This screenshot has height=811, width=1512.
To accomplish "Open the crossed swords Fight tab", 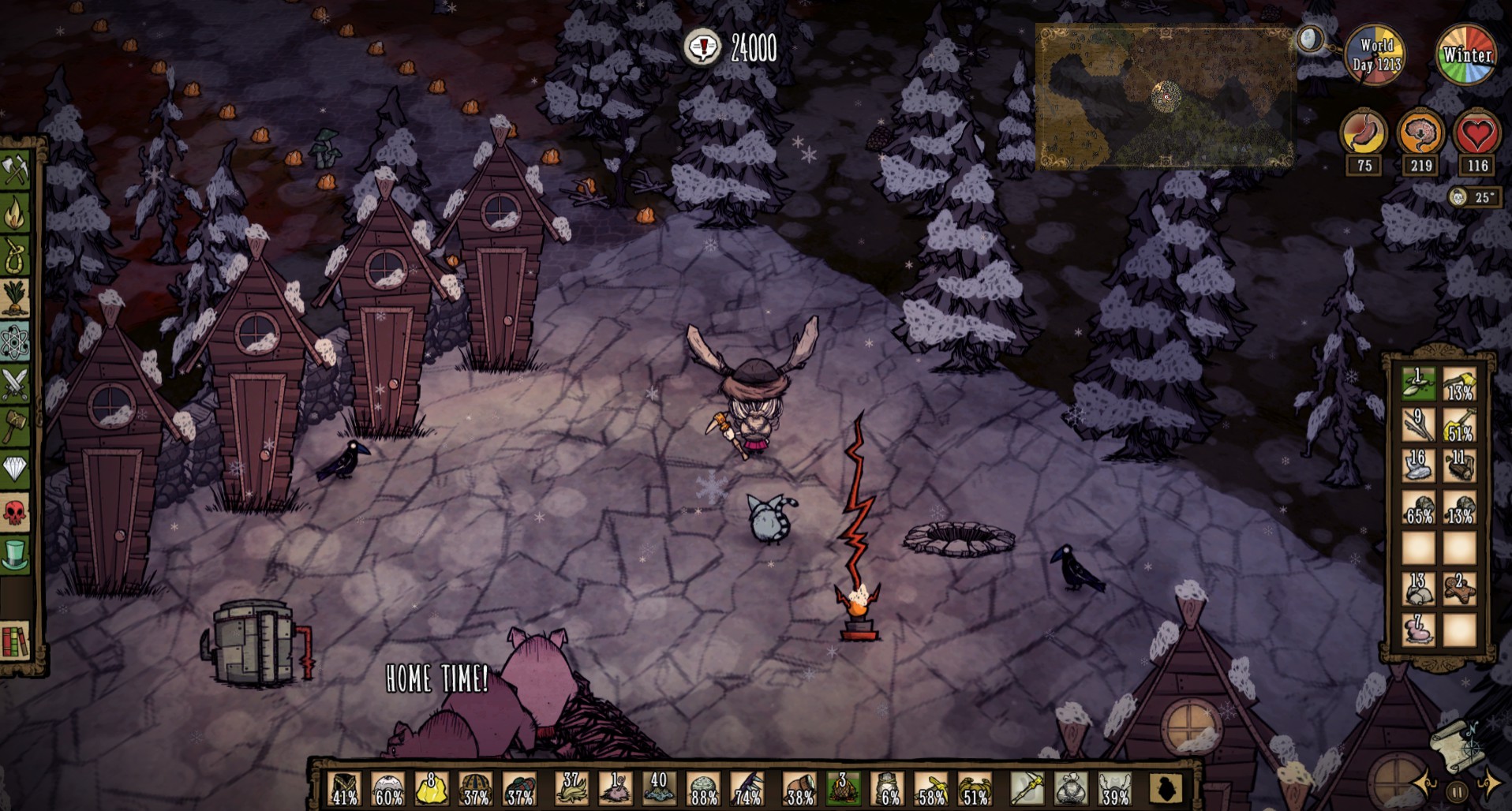I will (x=15, y=384).
